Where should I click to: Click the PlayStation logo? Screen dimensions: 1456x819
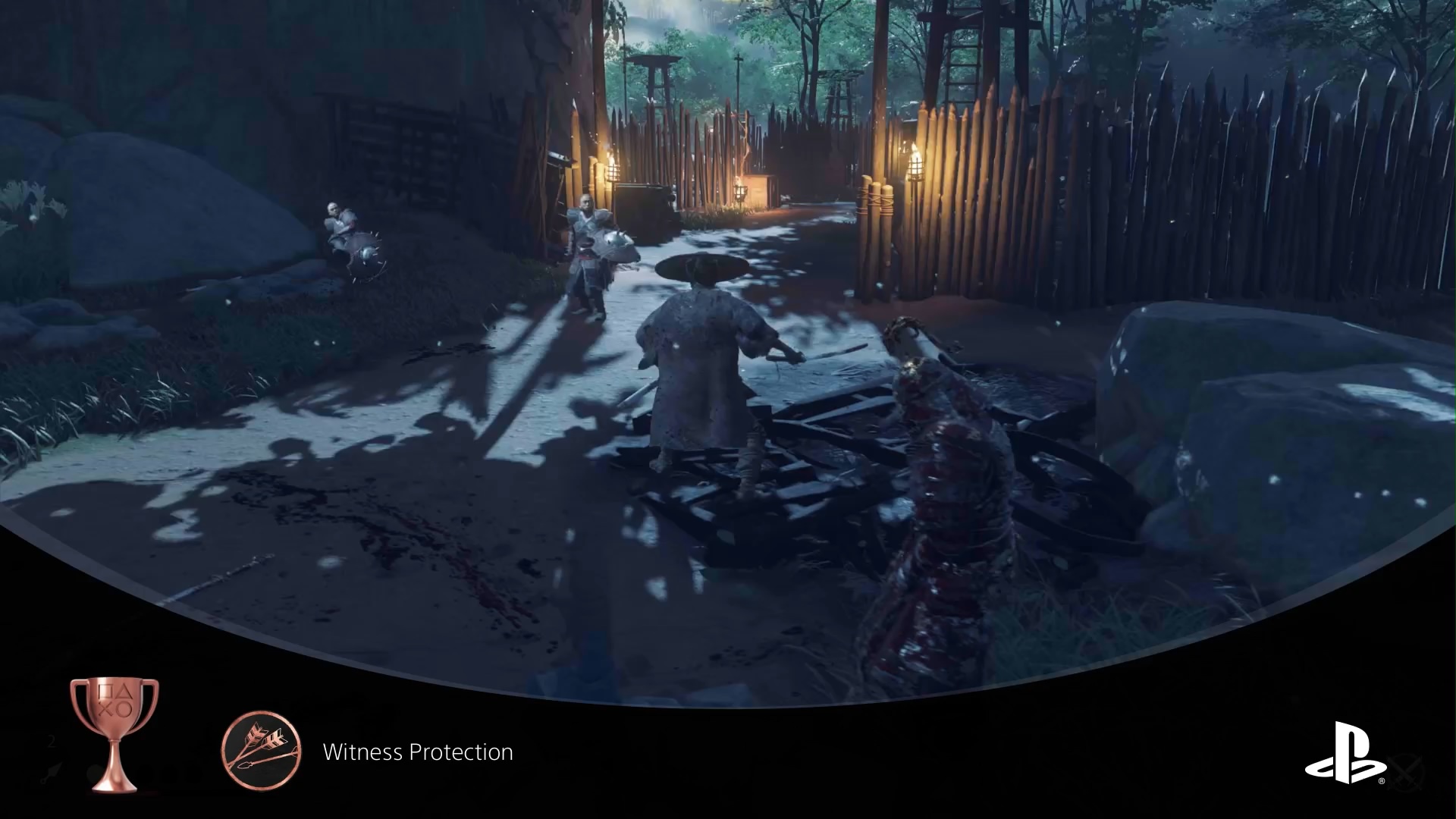(1345, 752)
